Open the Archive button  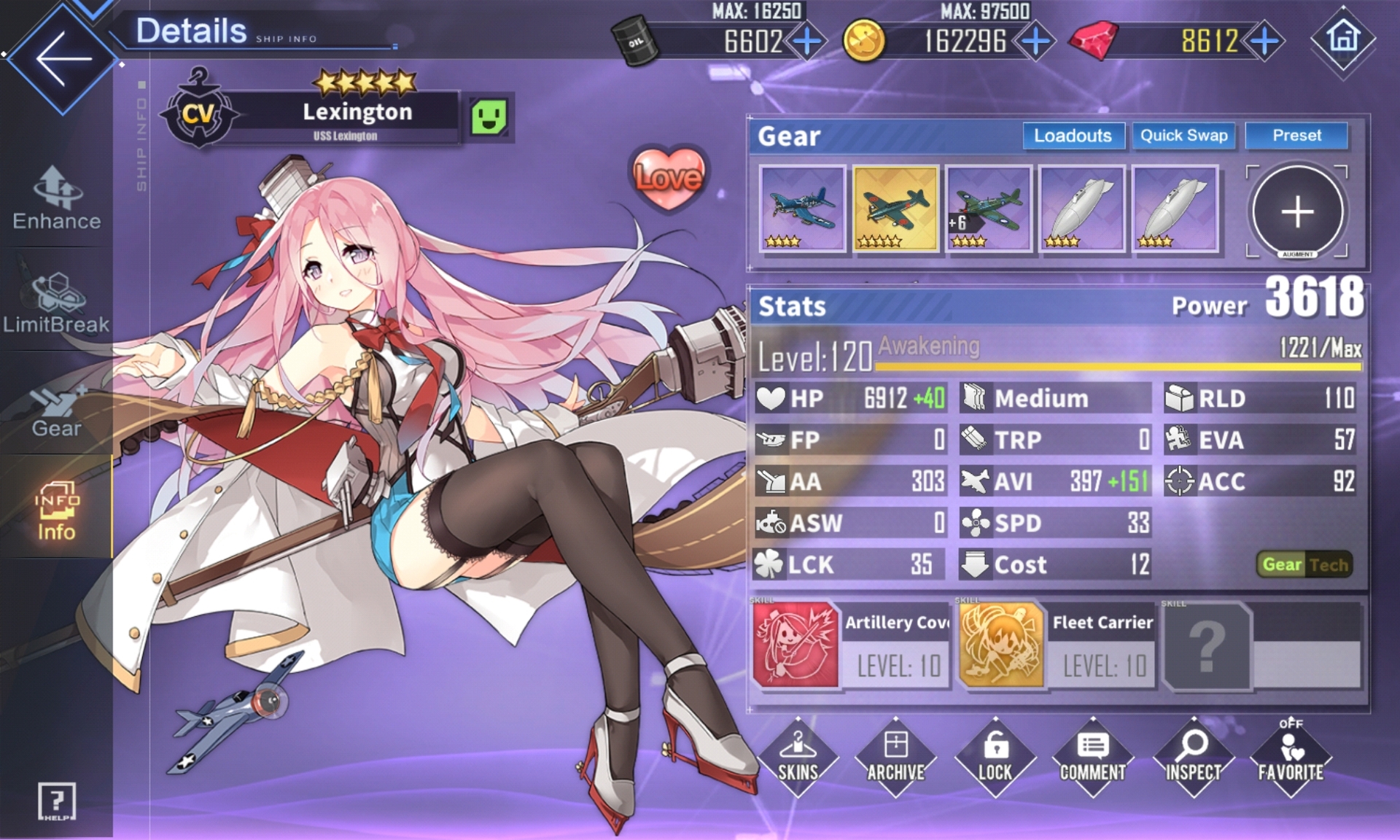pos(895,758)
